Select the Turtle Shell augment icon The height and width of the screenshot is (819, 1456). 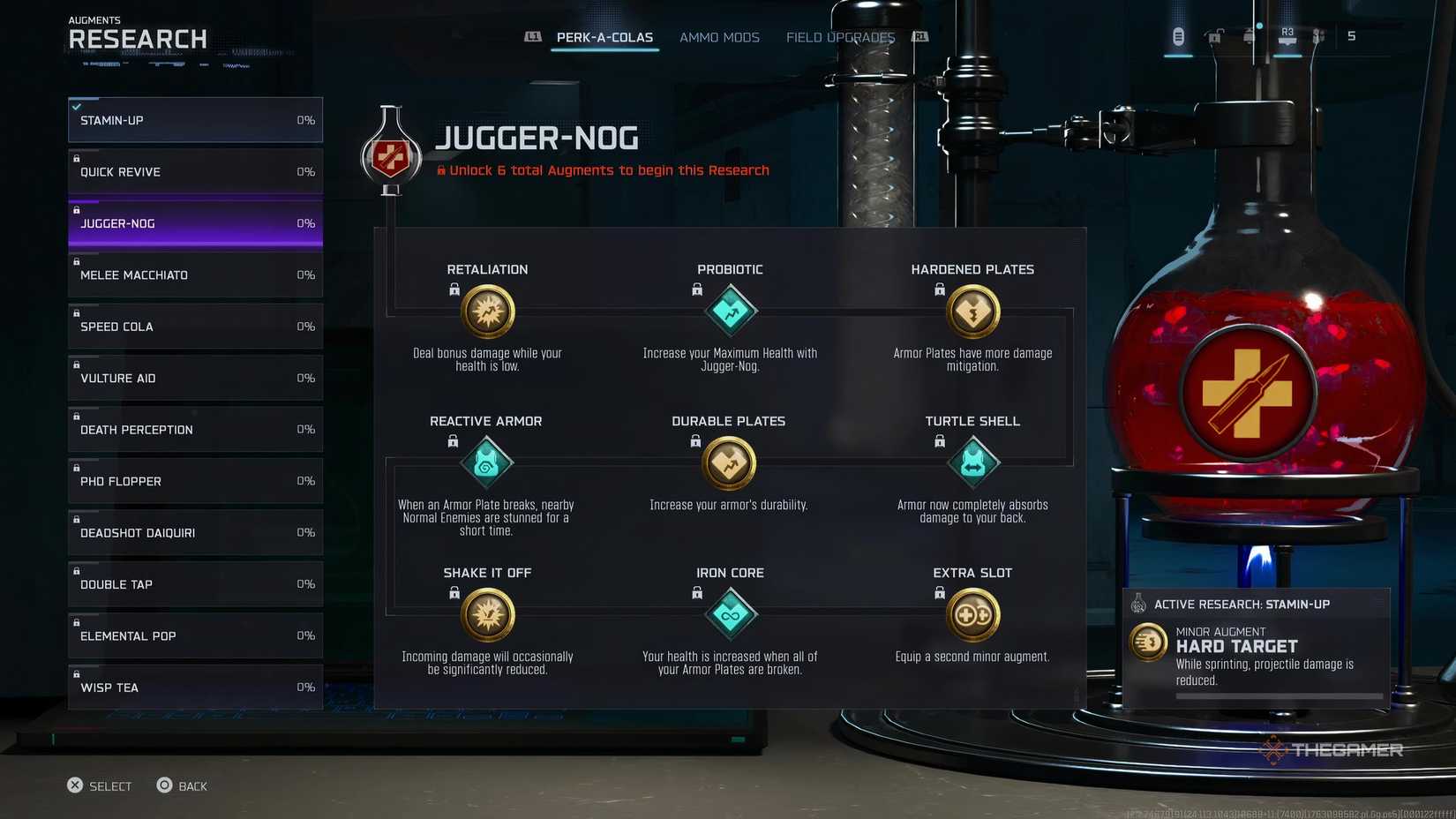pos(972,462)
